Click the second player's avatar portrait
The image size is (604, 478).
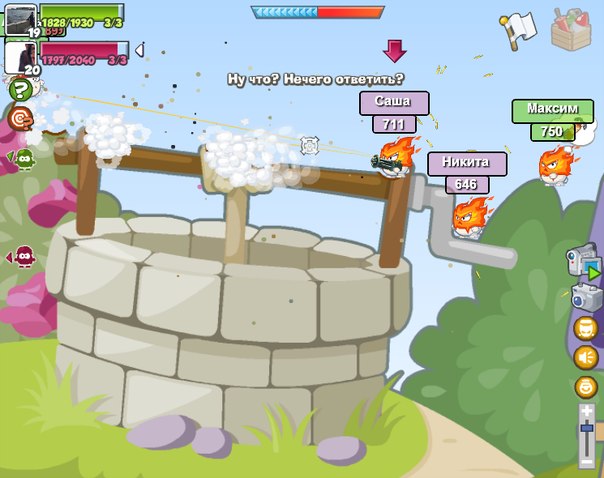20,57
